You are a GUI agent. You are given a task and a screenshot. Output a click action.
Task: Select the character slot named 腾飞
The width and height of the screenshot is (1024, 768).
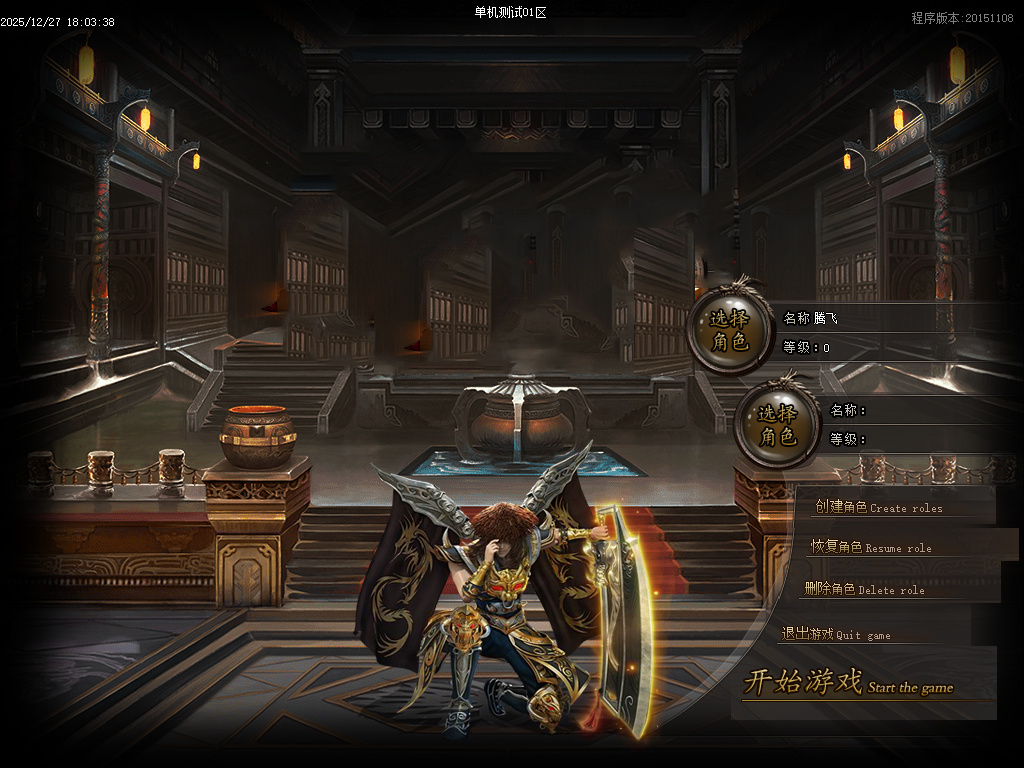[731, 331]
